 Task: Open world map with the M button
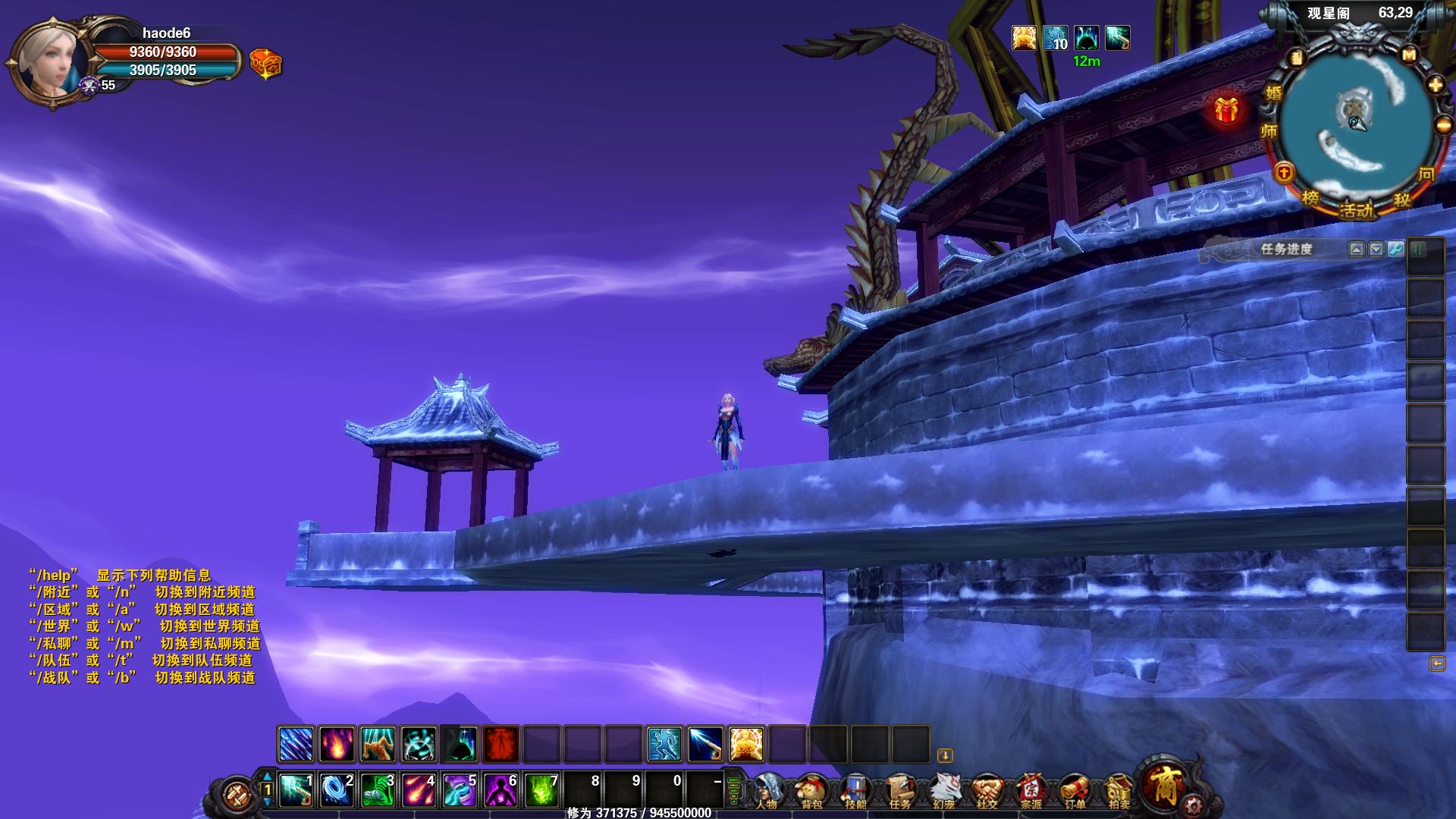point(1409,55)
